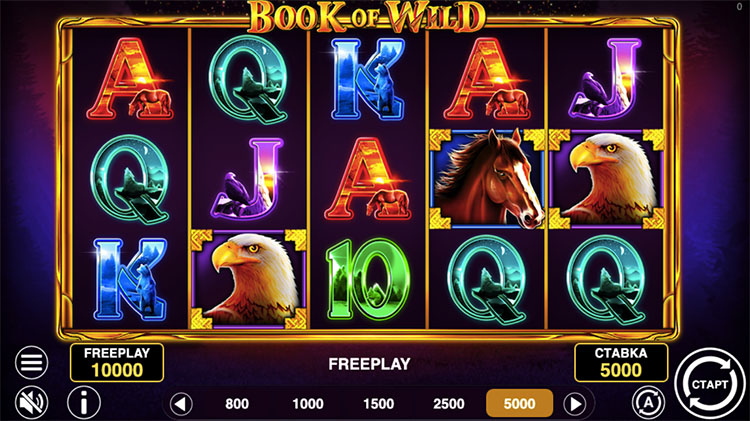Choose the 1000 bet value
This screenshot has width=750, height=421.
coord(308,404)
